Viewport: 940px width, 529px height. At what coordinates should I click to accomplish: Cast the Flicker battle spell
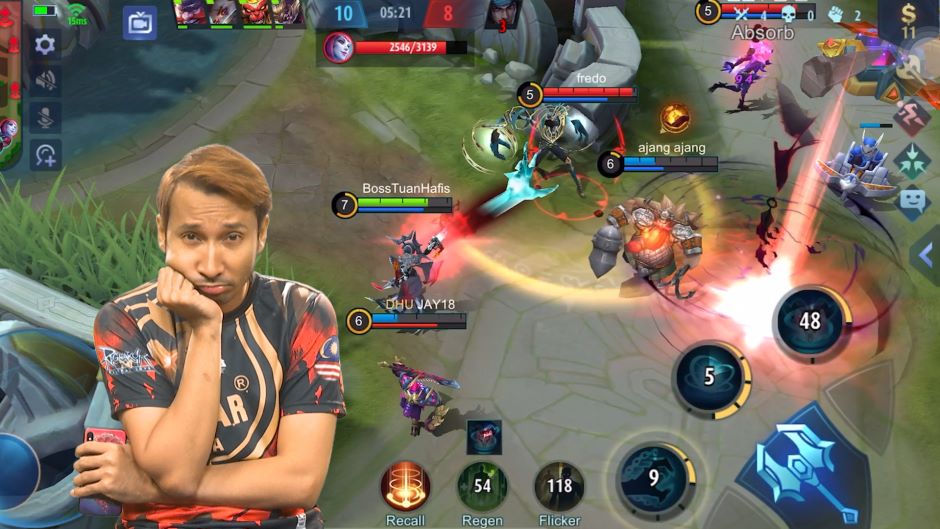pos(559,486)
